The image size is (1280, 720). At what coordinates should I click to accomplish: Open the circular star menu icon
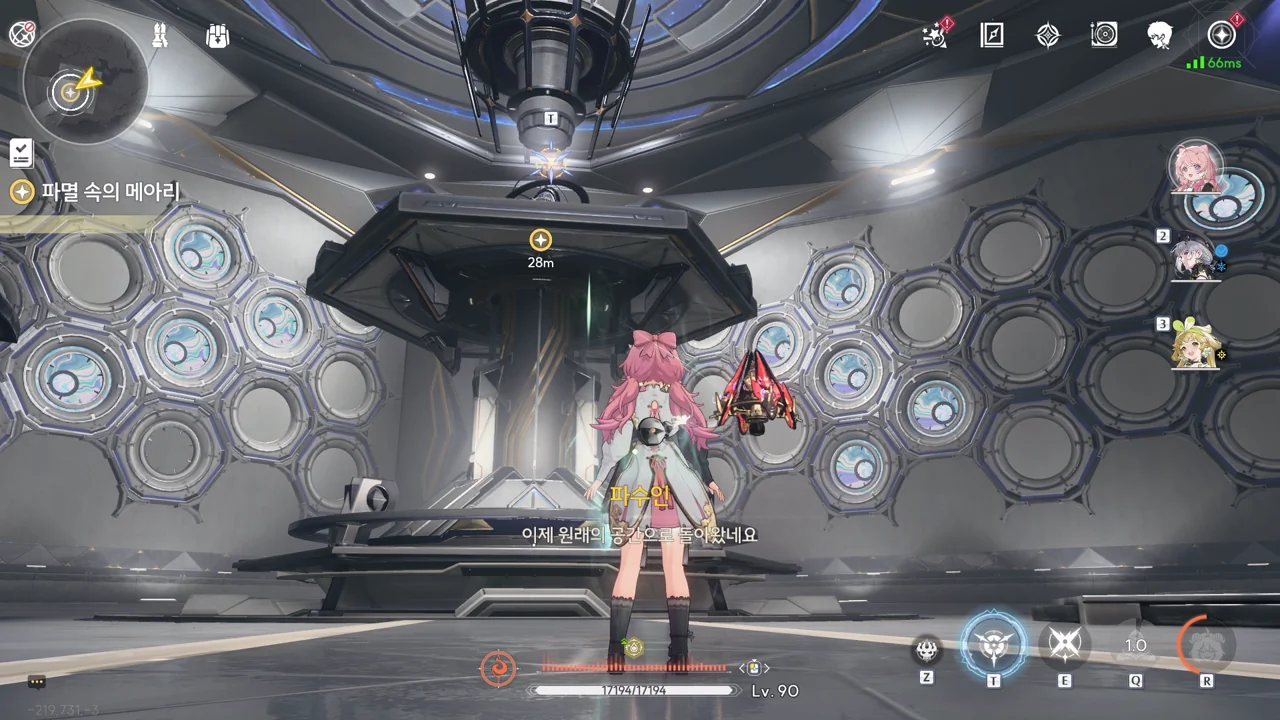(1221, 35)
